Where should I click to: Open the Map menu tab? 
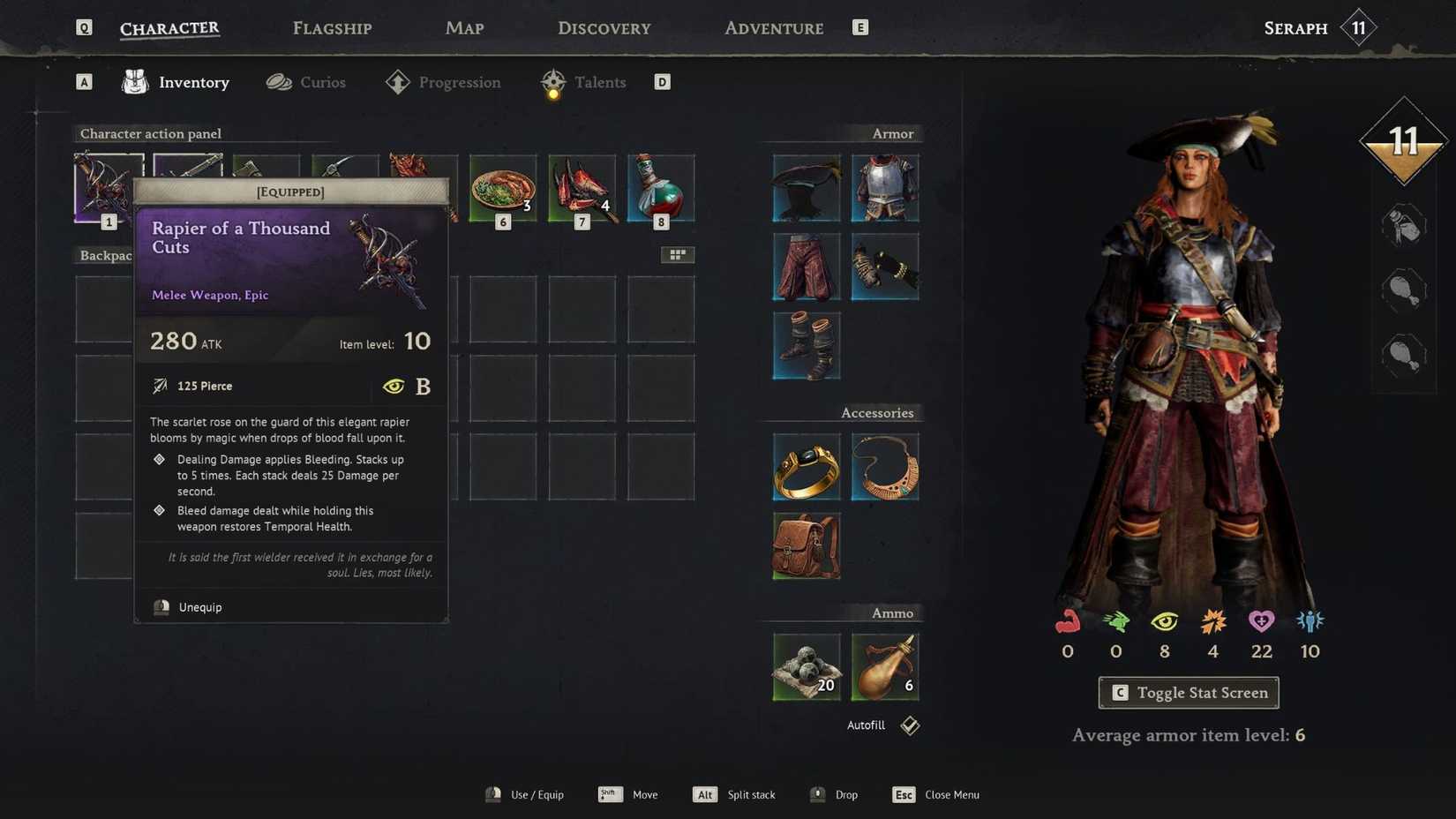pyautogui.click(x=463, y=27)
